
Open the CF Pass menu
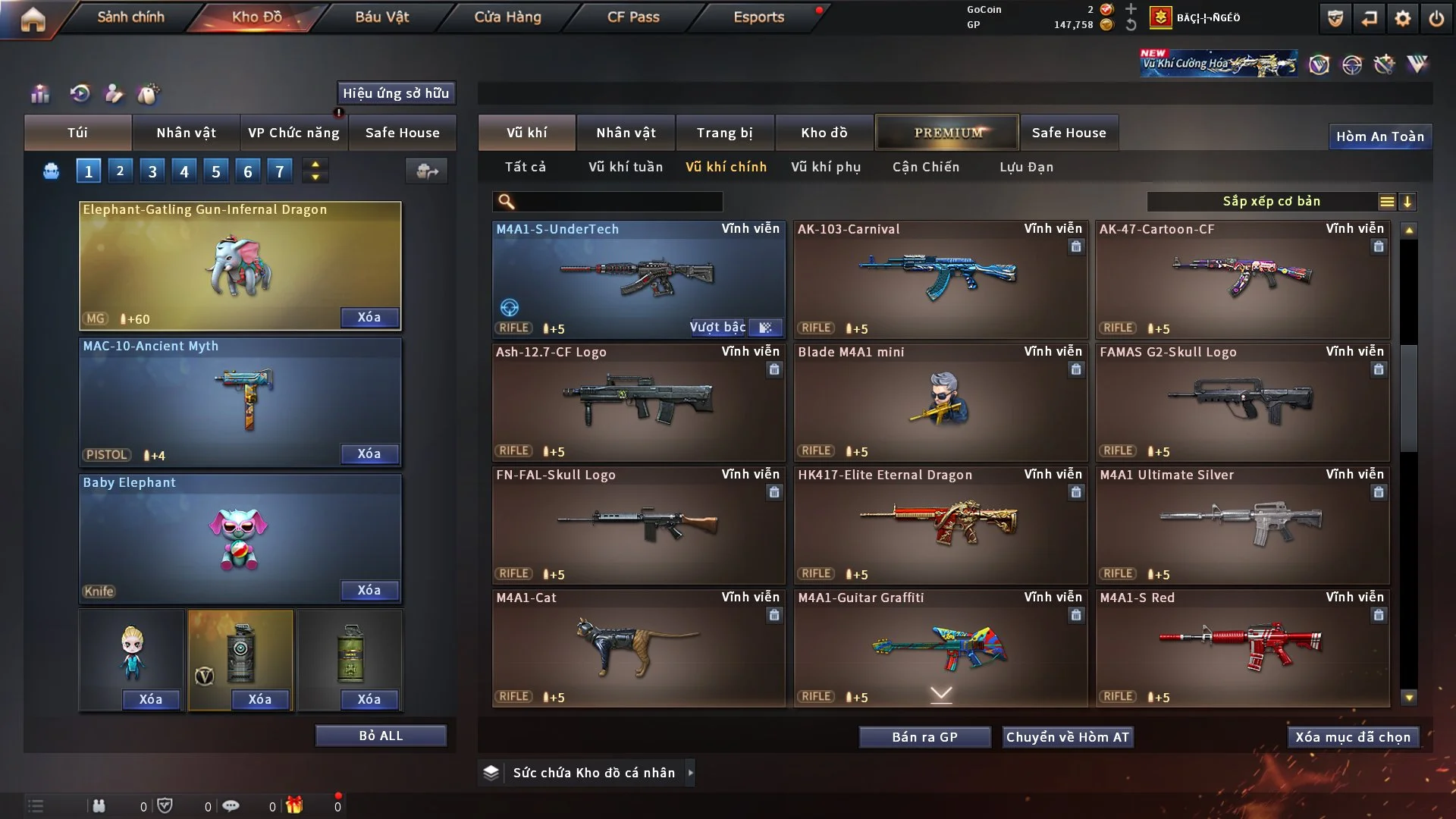click(633, 17)
